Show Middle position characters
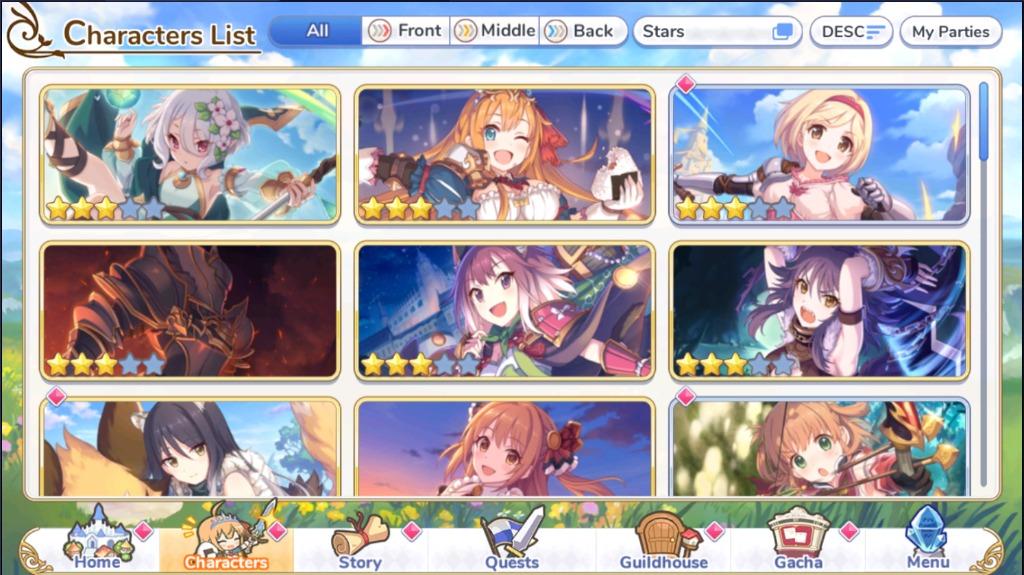The image size is (1024, 575). click(x=495, y=31)
